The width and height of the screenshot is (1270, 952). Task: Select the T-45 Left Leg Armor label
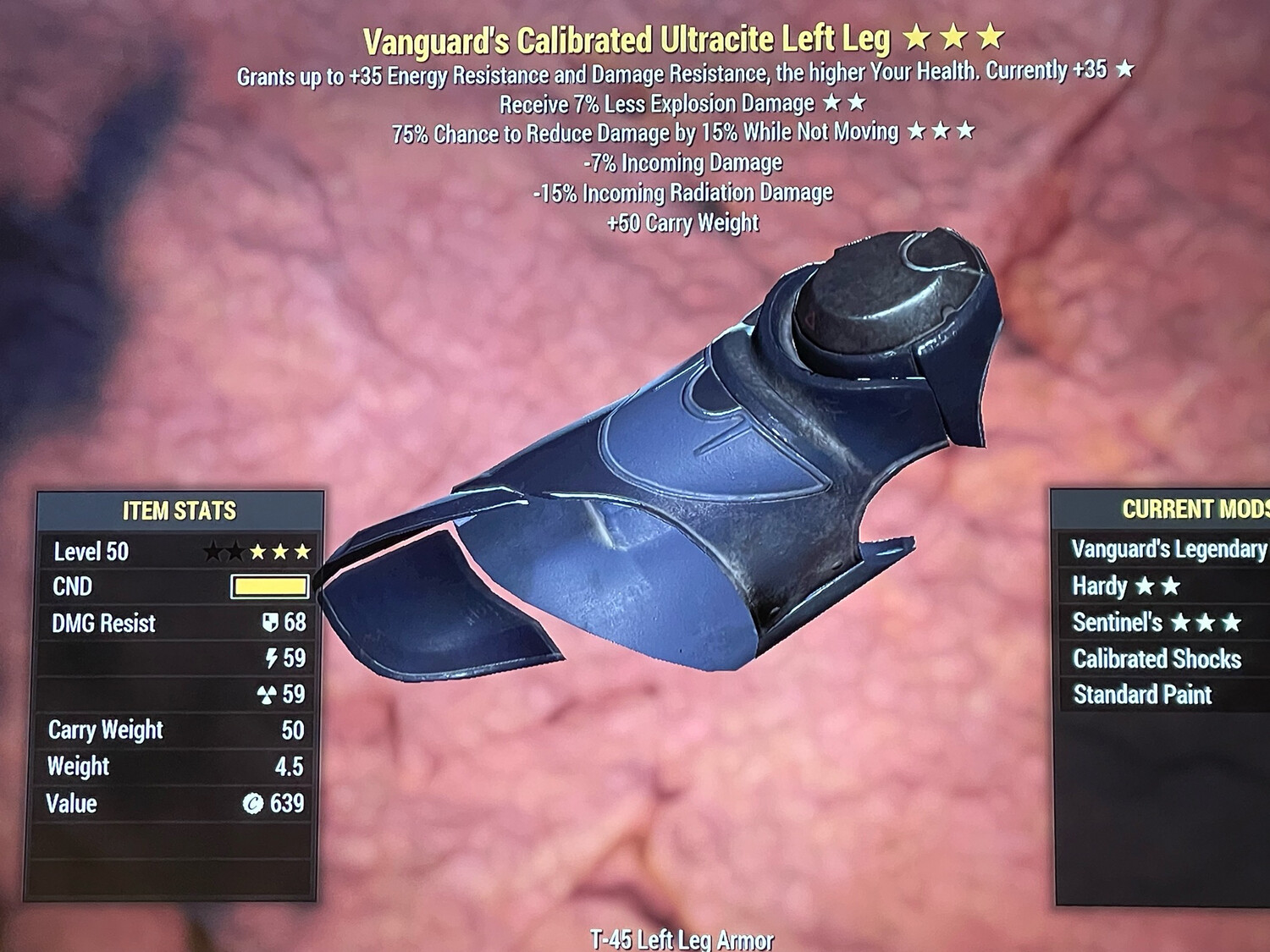682,938
